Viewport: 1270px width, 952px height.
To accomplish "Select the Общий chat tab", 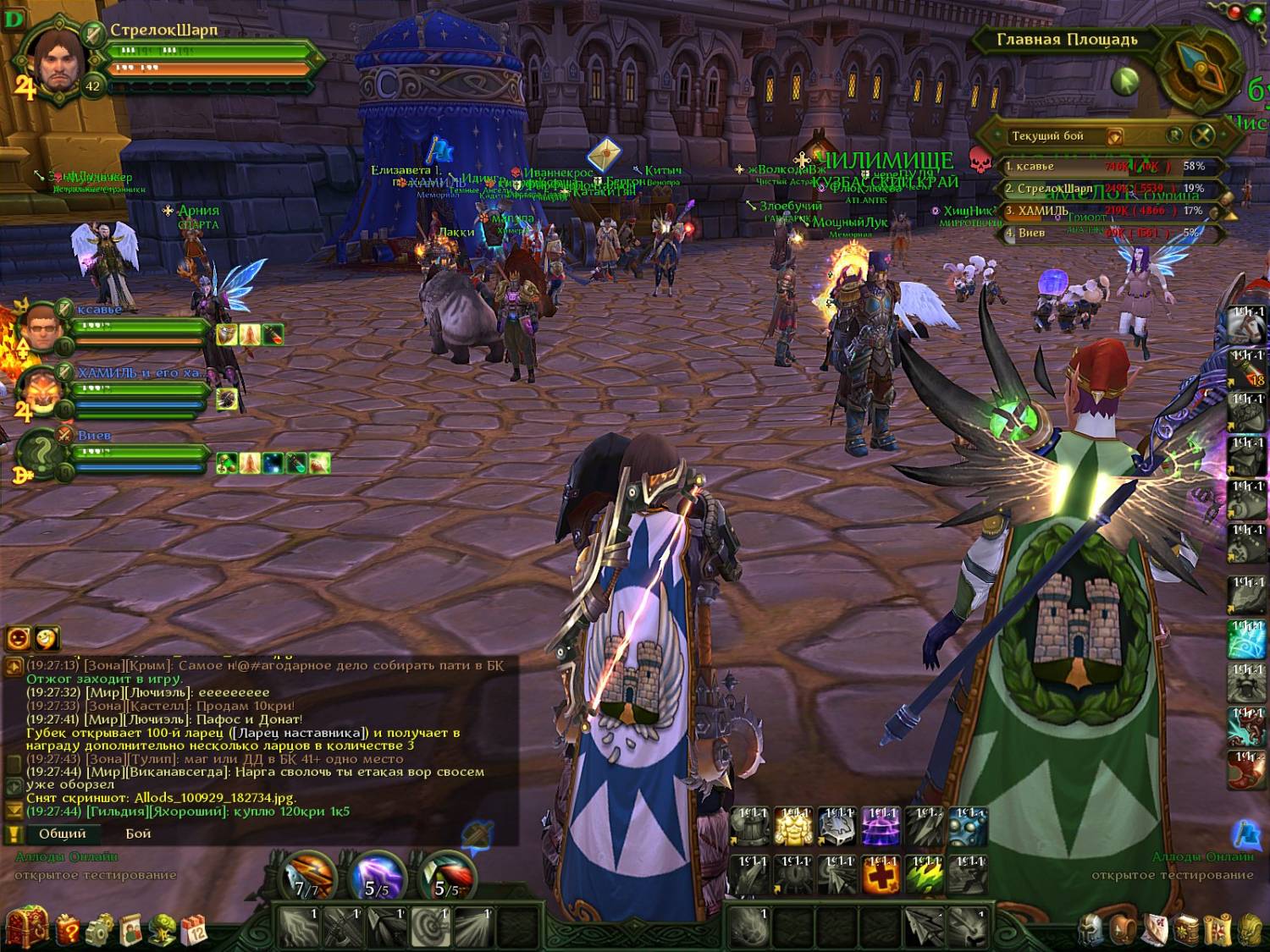I will pos(62,834).
